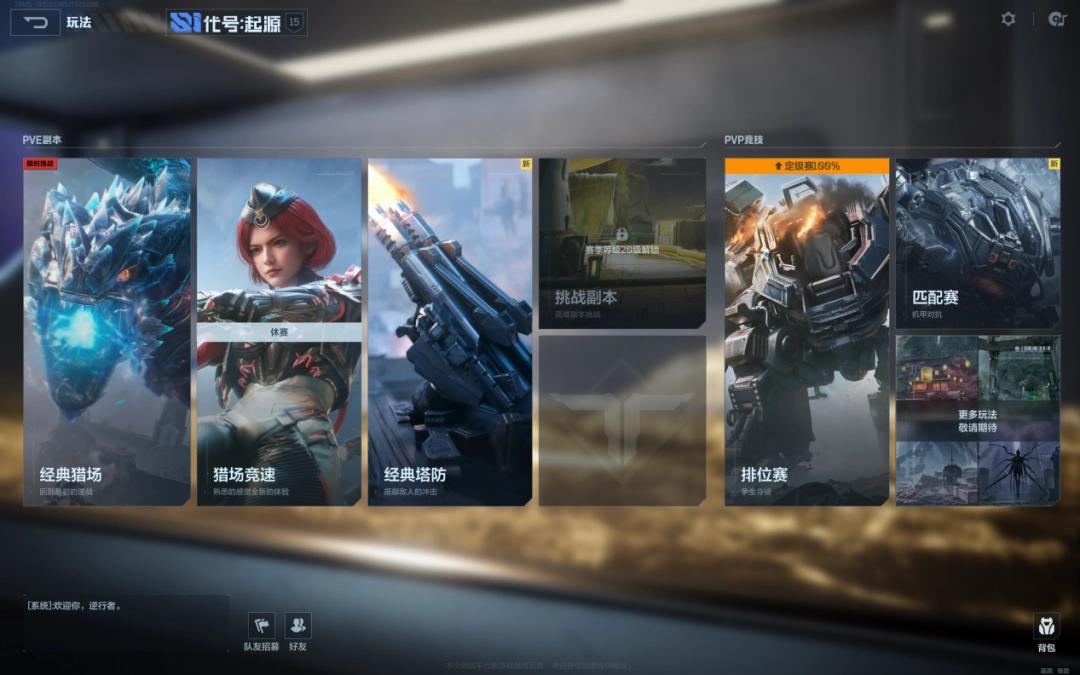This screenshot has height=675, width=1080.
Task: Click the 更多玩法 coming soon tile
Action: pyautogui.click(x=977, y=420)
